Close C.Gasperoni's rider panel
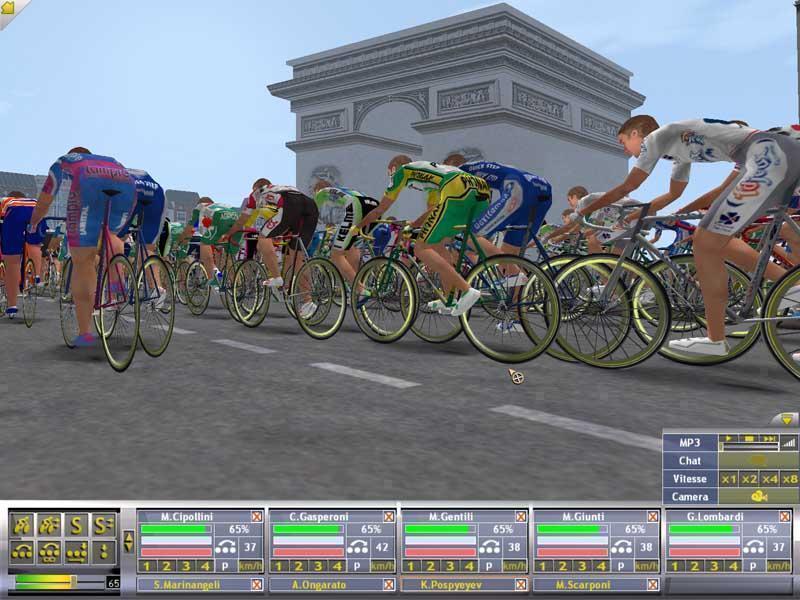800x600 pixels. point(389,516)
